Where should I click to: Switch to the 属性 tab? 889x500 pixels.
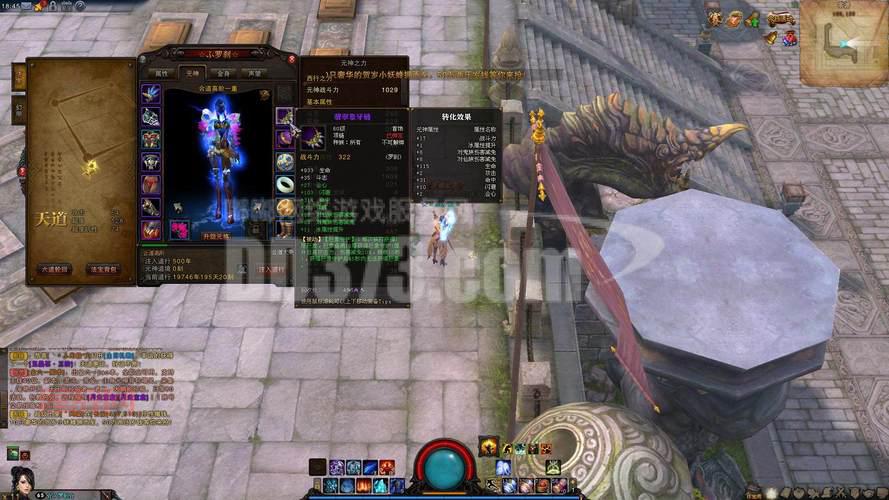coord(161,73)
